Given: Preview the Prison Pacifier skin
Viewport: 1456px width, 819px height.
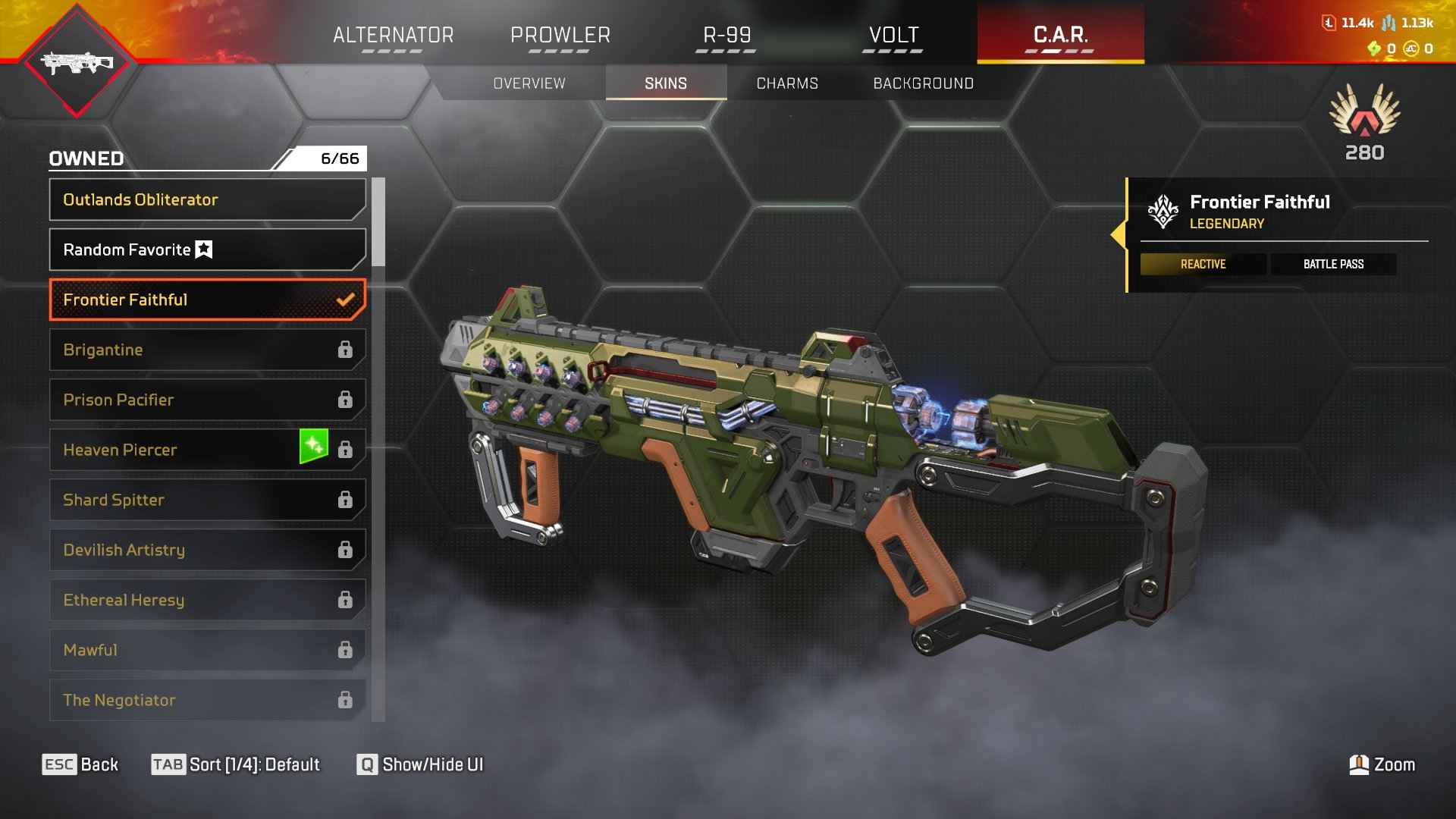Looking at the screenshot, I should [x=207, y=400].
